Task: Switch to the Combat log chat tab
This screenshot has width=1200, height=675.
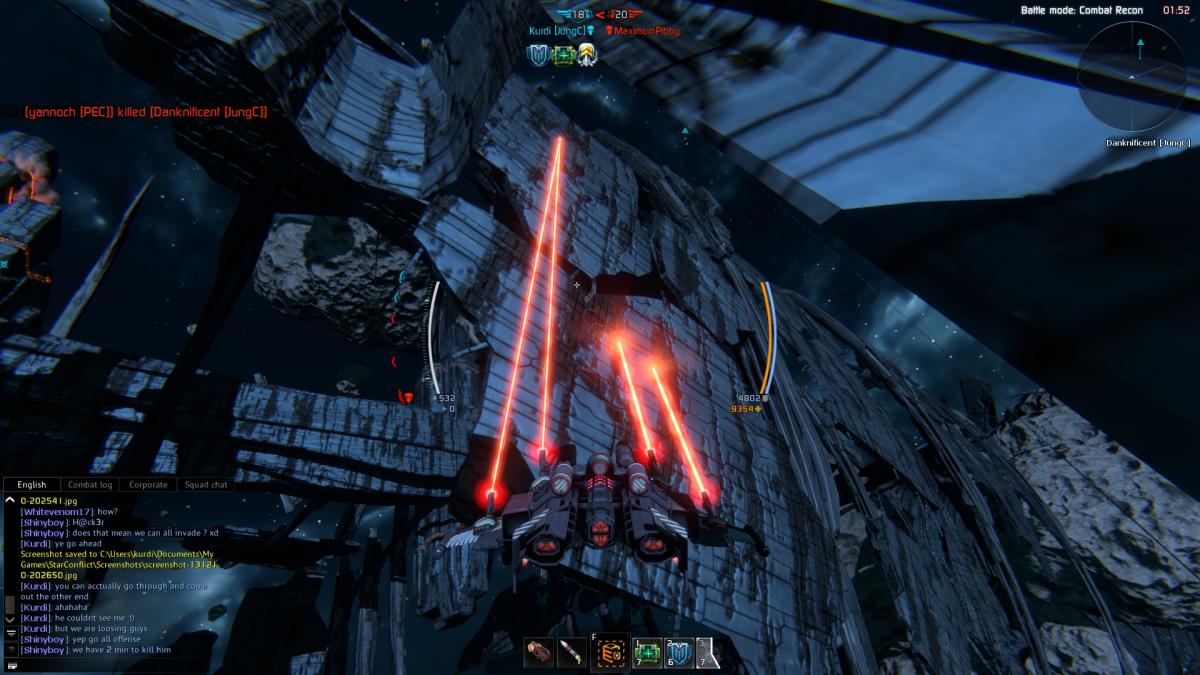Action: click(x=90, y=485)
